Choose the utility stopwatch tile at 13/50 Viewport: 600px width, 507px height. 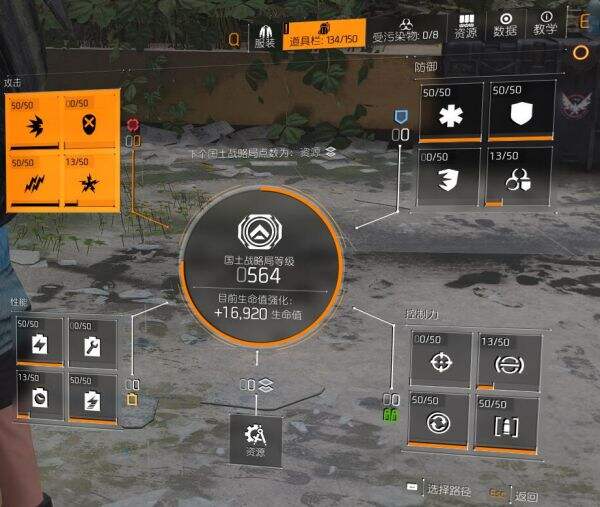[39, 397]
